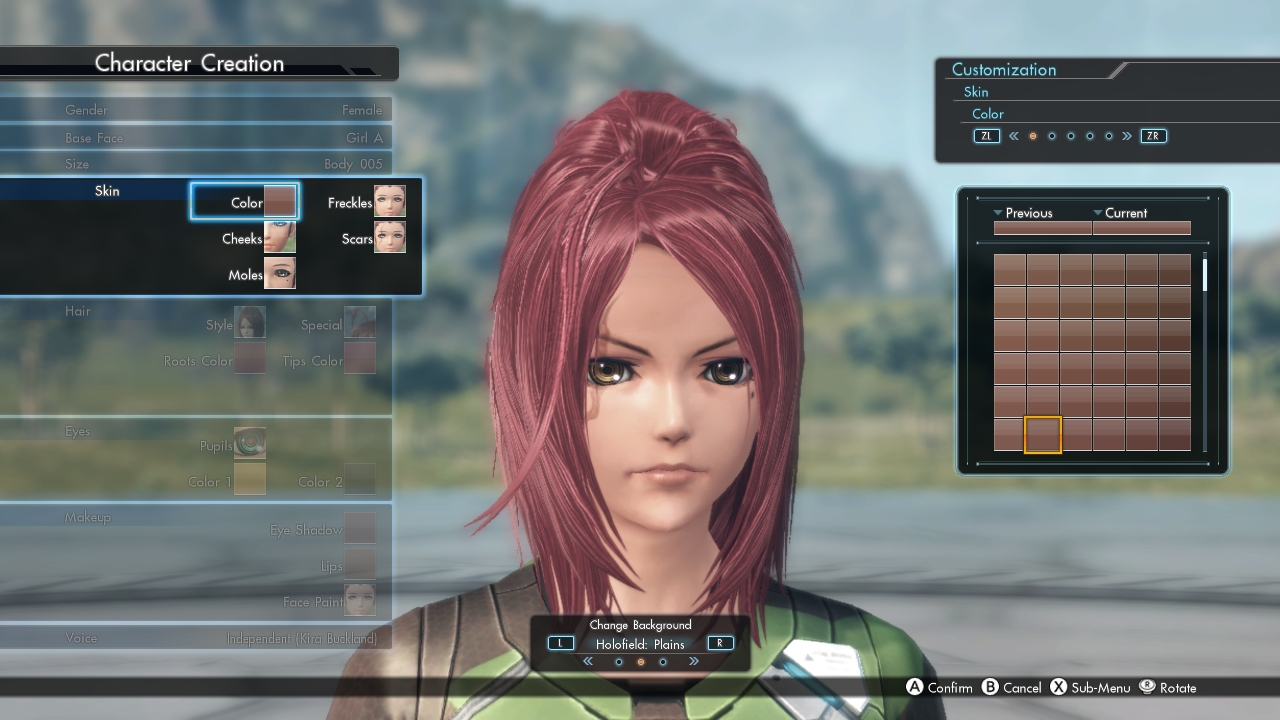
Task: Choose the Eyes Color 1 swatch
Action: pos(249,480)
